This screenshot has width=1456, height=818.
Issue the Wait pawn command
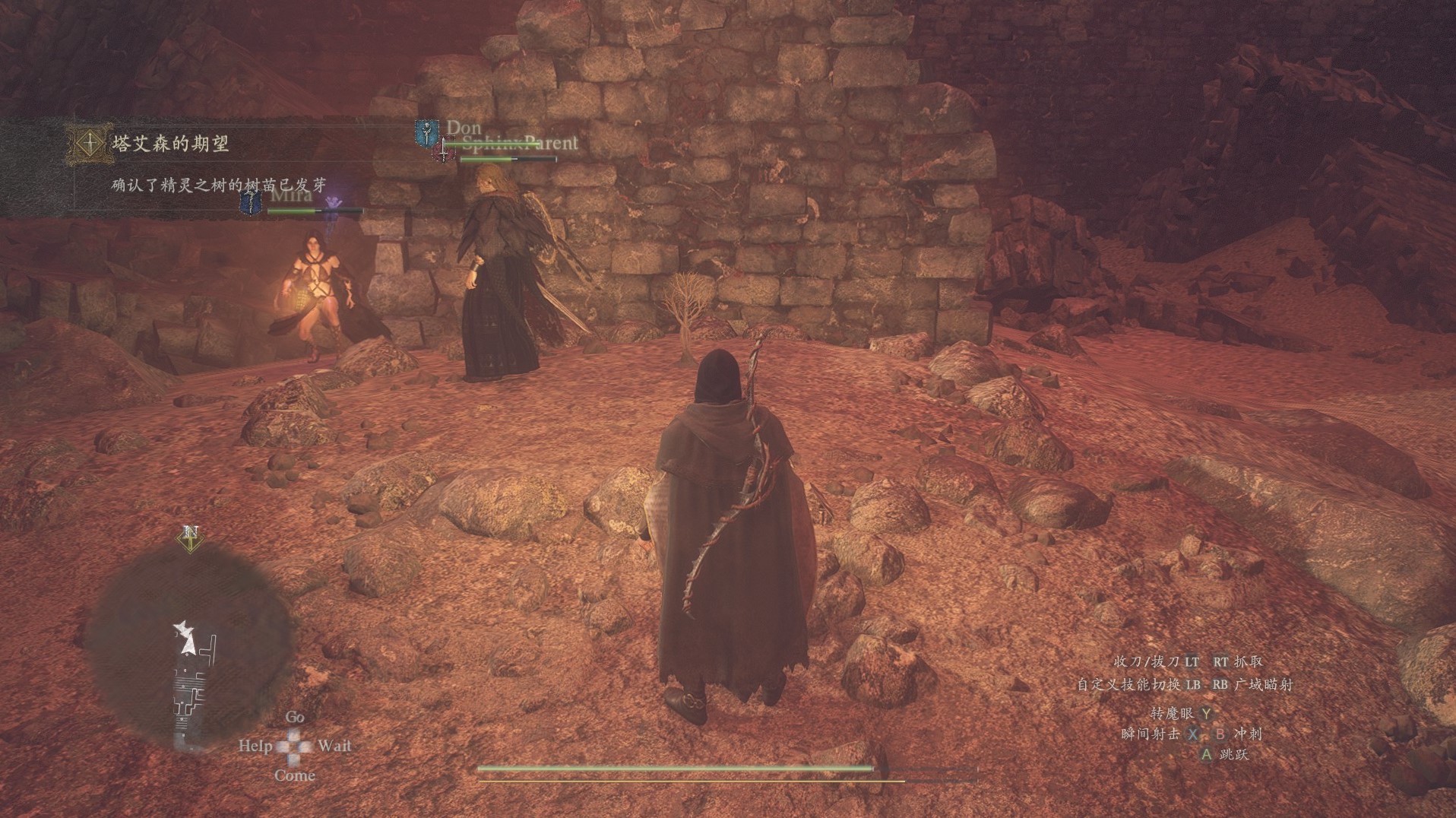point(334,746)
